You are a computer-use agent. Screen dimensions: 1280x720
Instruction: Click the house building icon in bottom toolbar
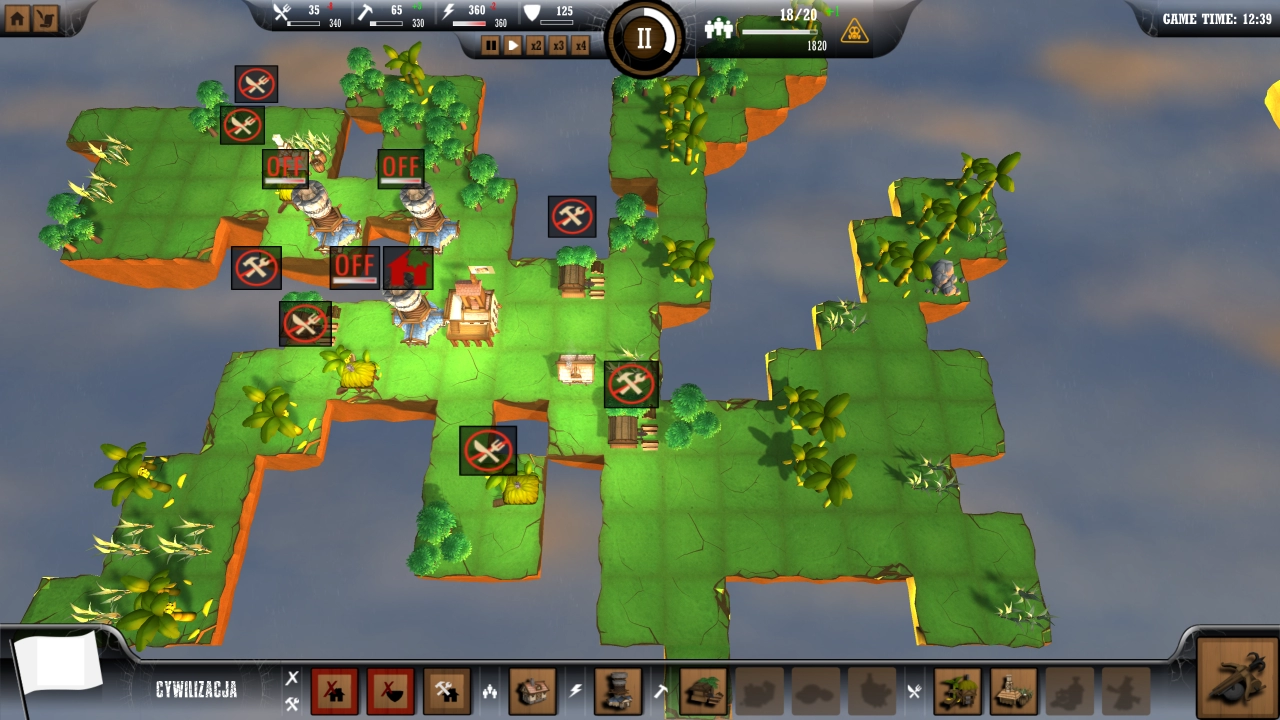(535, 690)
